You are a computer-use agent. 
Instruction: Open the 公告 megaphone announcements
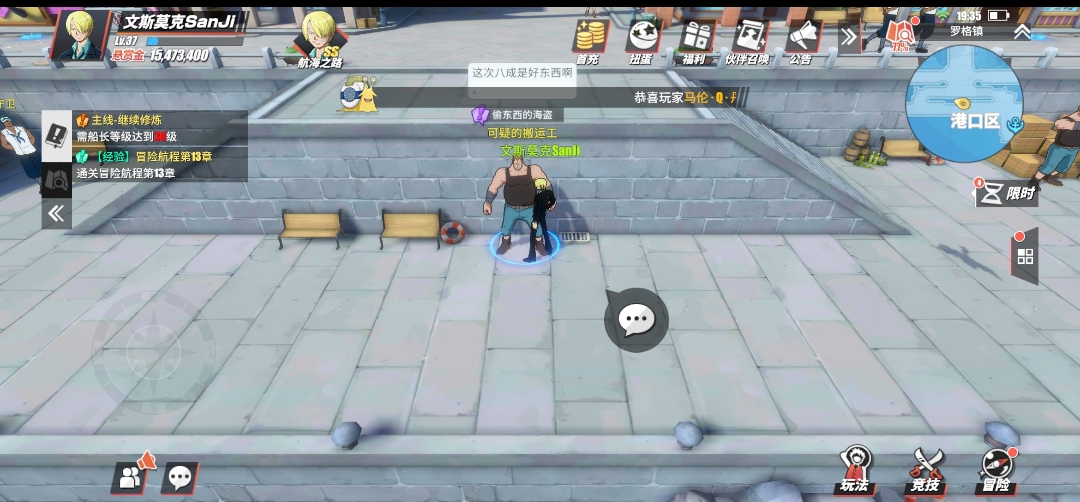[x=801, y=38]
